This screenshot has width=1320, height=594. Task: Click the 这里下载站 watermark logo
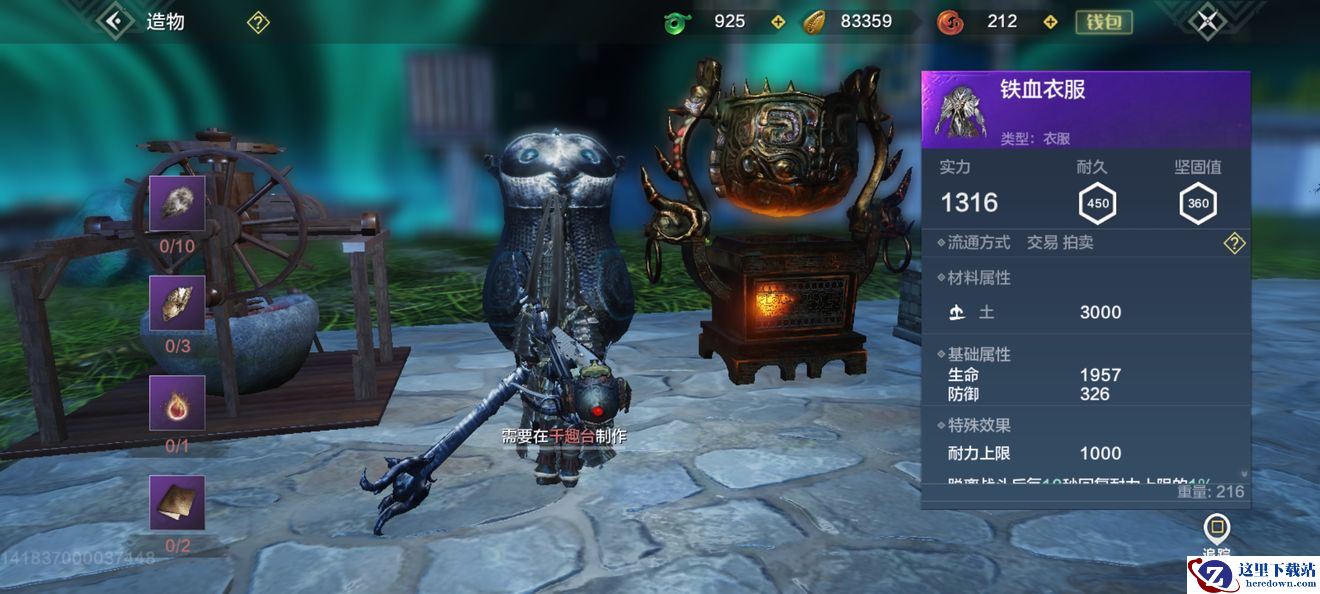tap(1252, 575)
